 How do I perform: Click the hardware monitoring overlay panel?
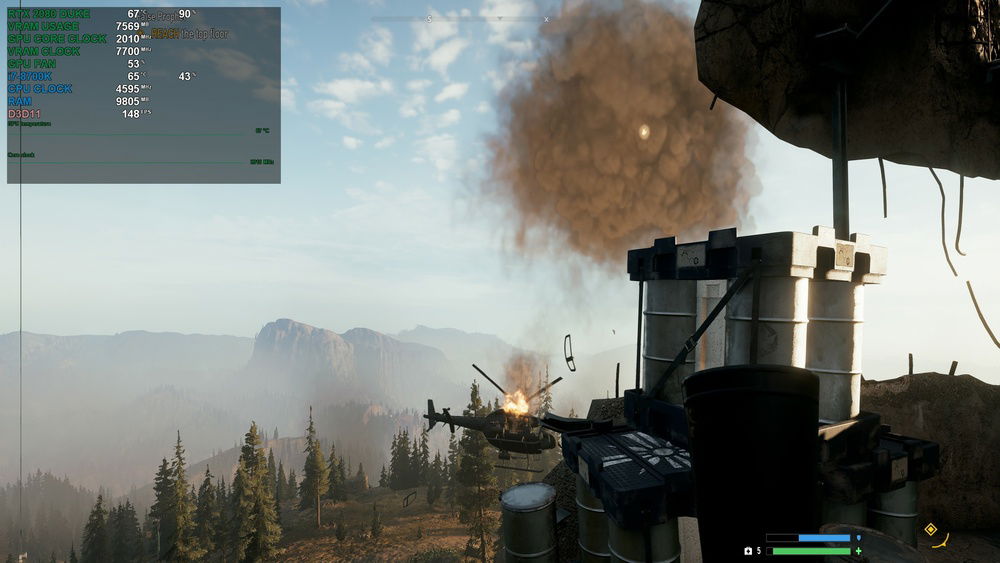click(x=144, y=95)
